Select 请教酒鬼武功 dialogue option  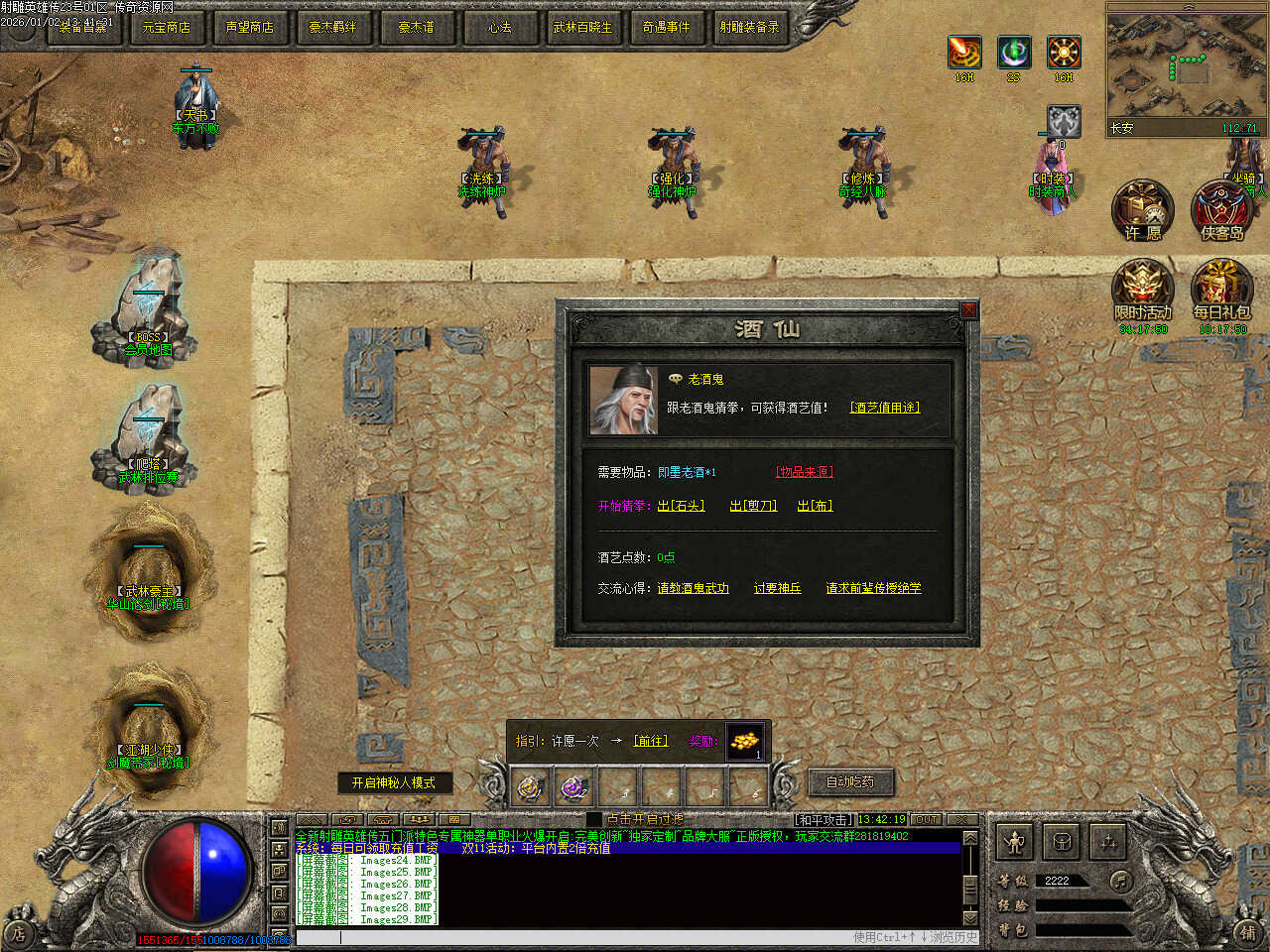(693, 588)
